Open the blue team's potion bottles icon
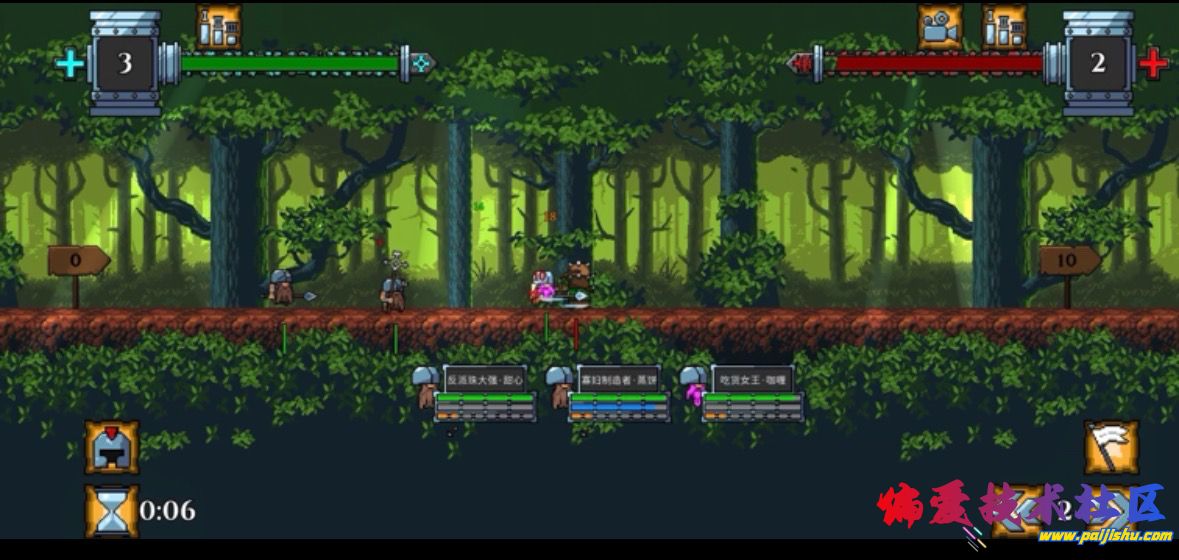 [x=218, y=27]
